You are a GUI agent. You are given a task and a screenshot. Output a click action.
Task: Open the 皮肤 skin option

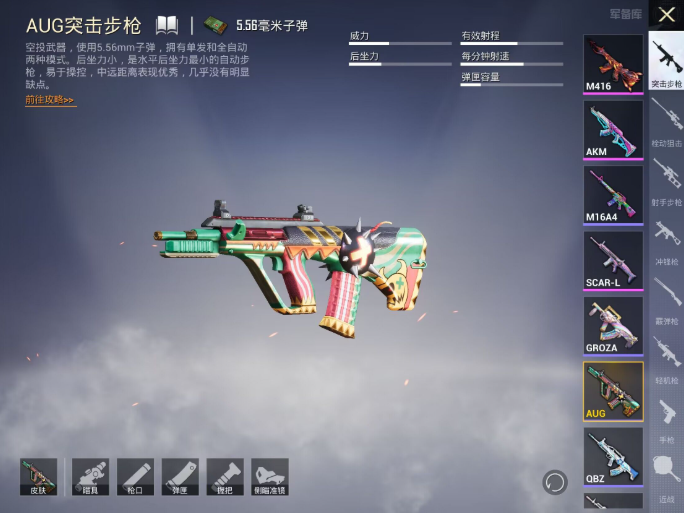(x=39, y=477)
